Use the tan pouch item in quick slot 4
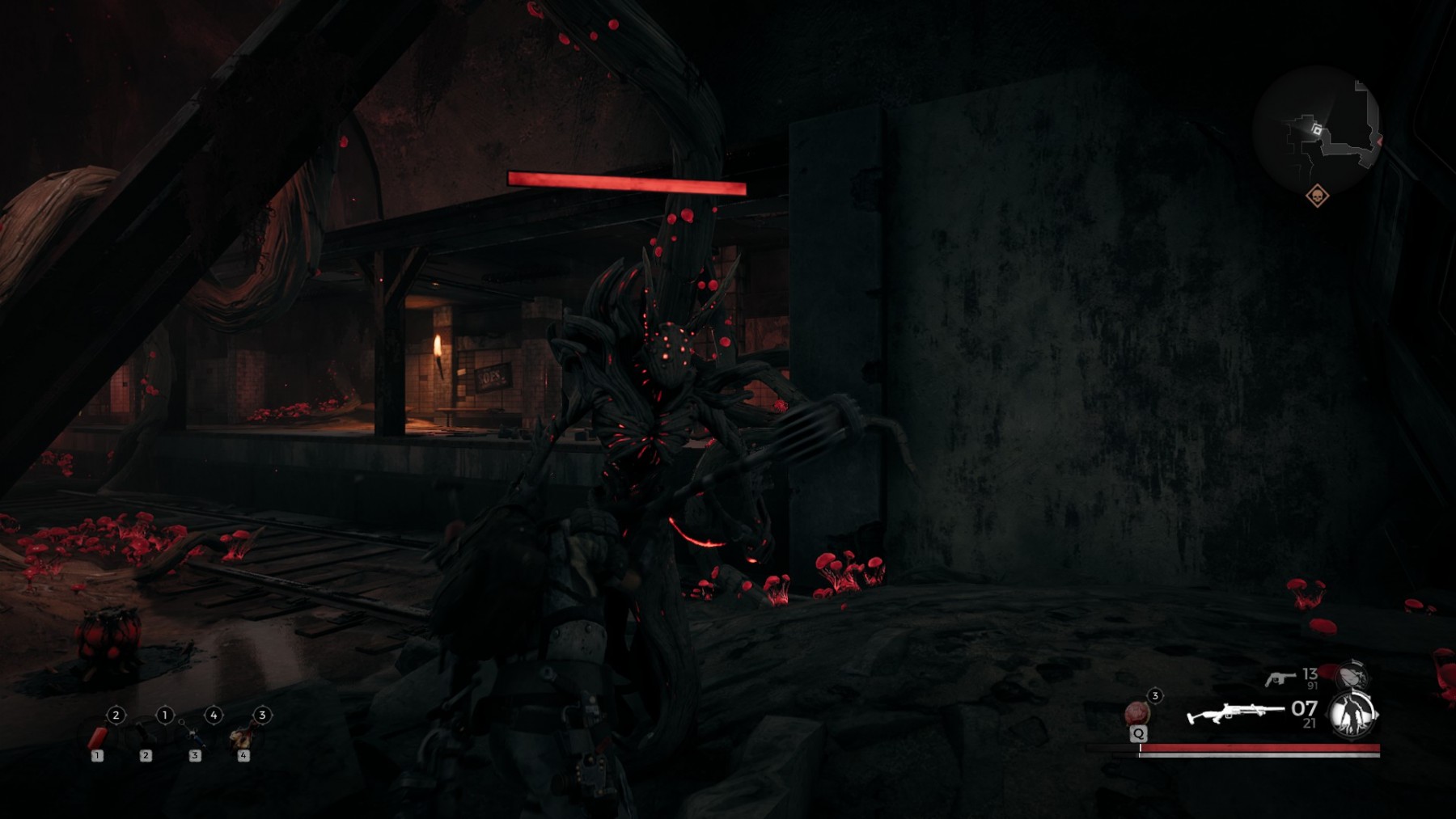 click(241, 737)
